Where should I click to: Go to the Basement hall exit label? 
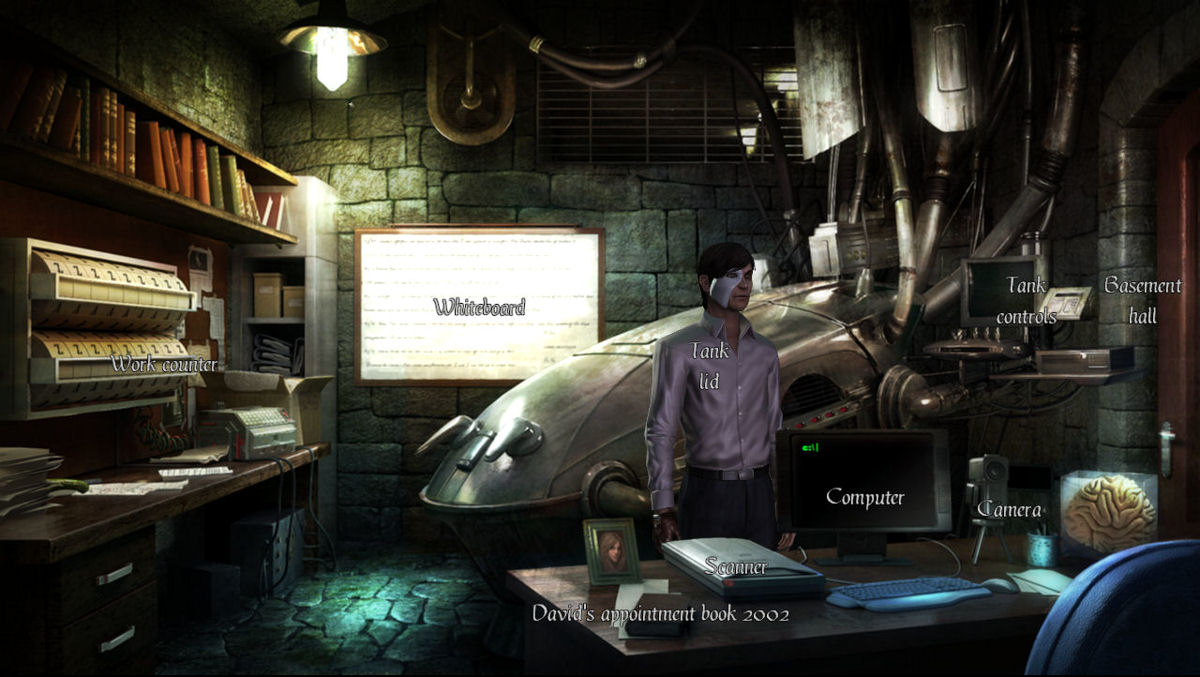click(x=1142, y=300)
